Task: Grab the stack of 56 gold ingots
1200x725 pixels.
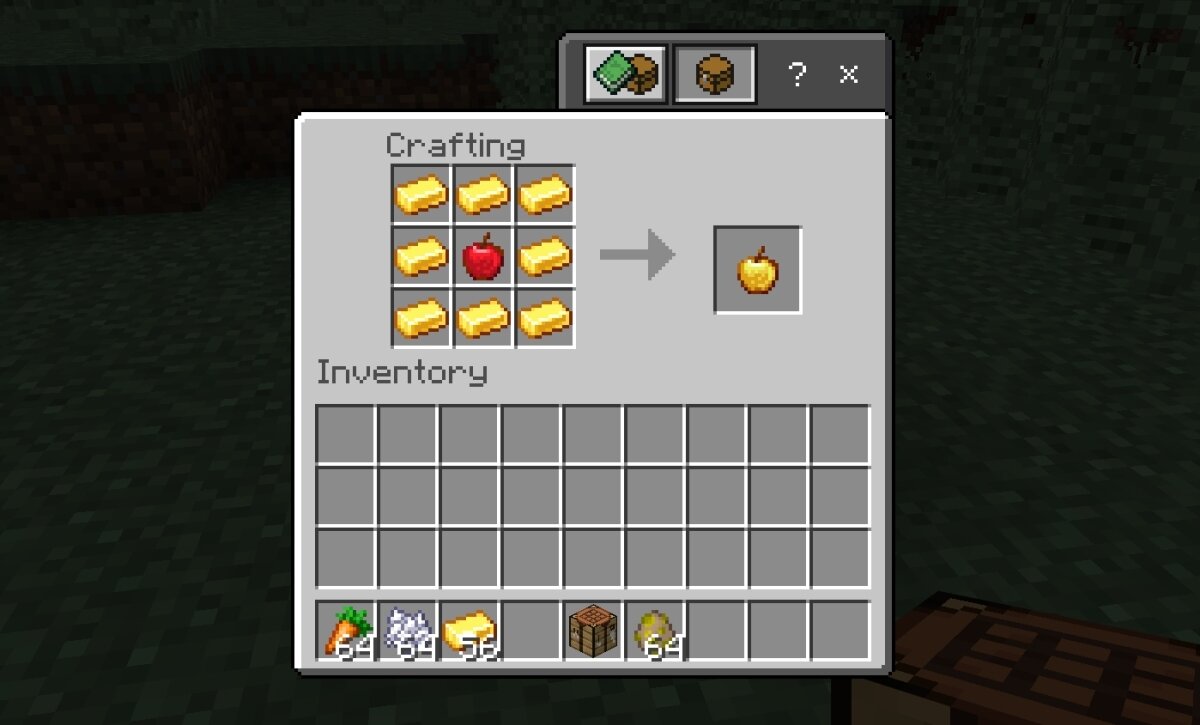Action: 470,630
